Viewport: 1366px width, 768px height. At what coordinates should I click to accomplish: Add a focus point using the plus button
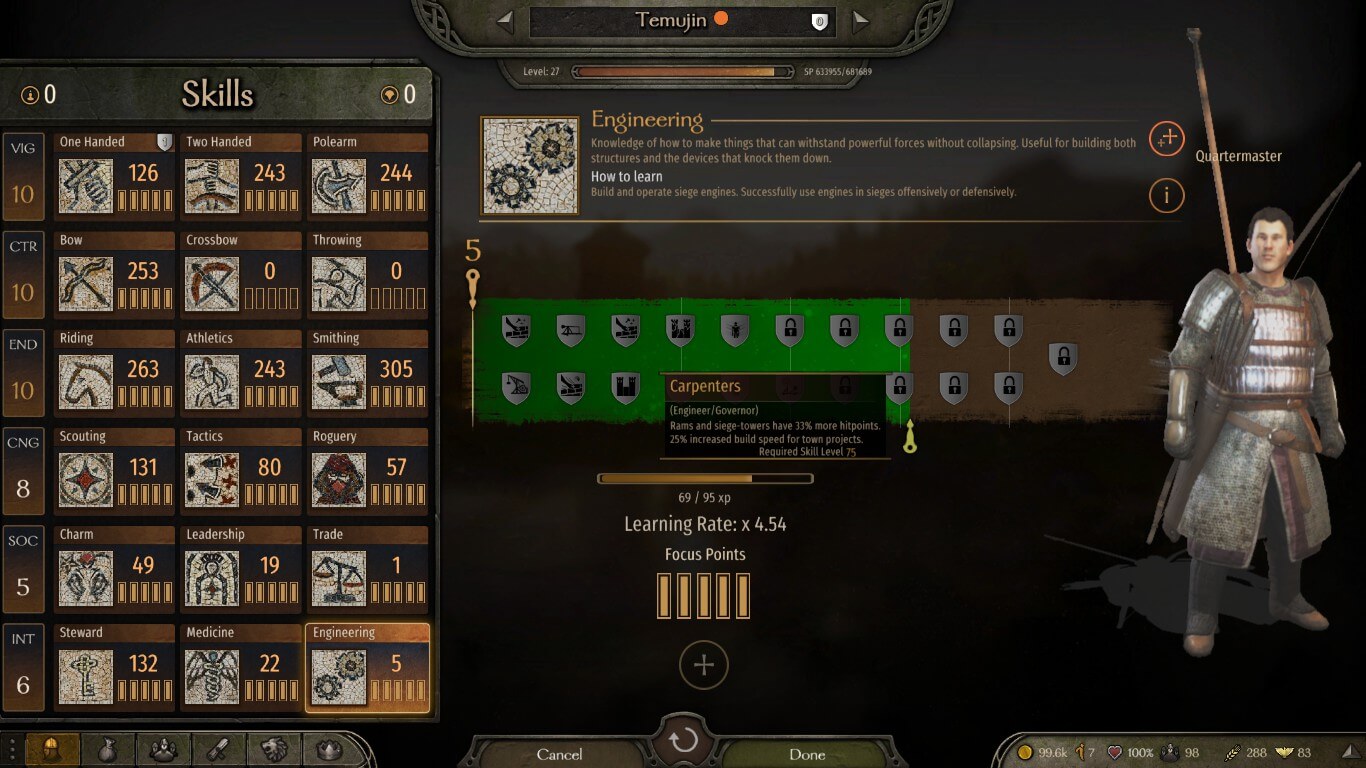704,663
